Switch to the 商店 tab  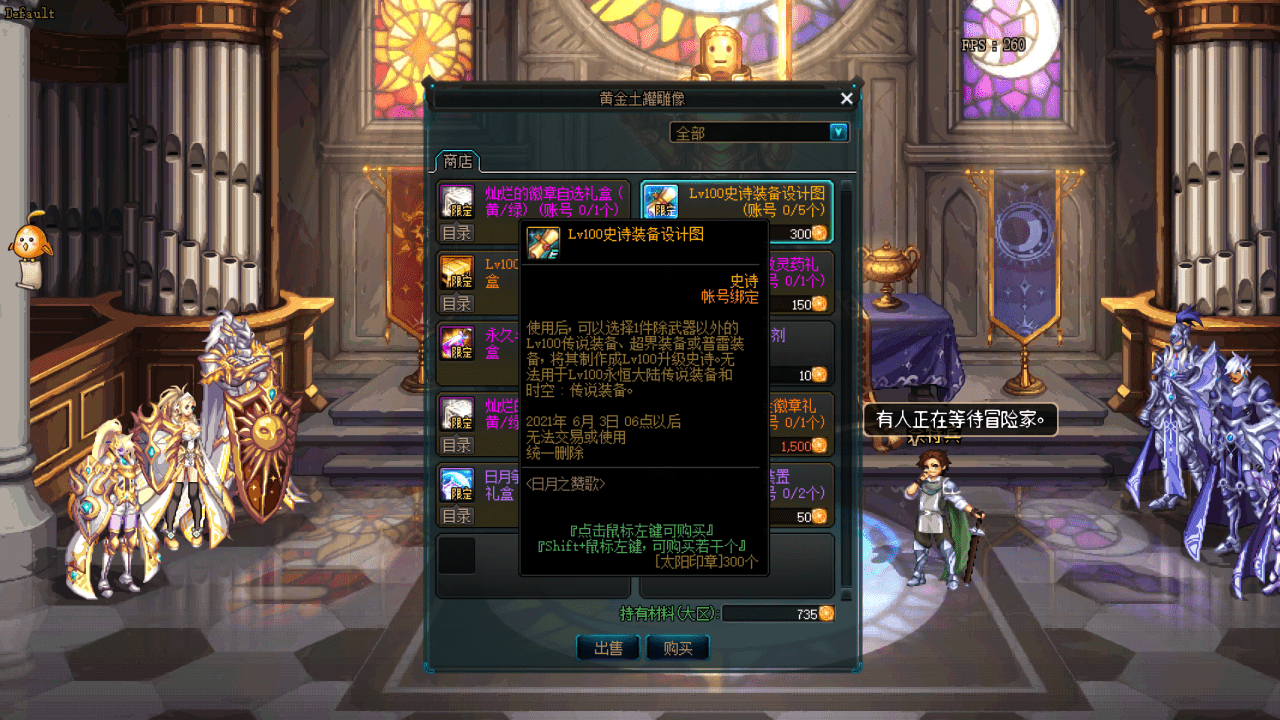tap(456, 160)
